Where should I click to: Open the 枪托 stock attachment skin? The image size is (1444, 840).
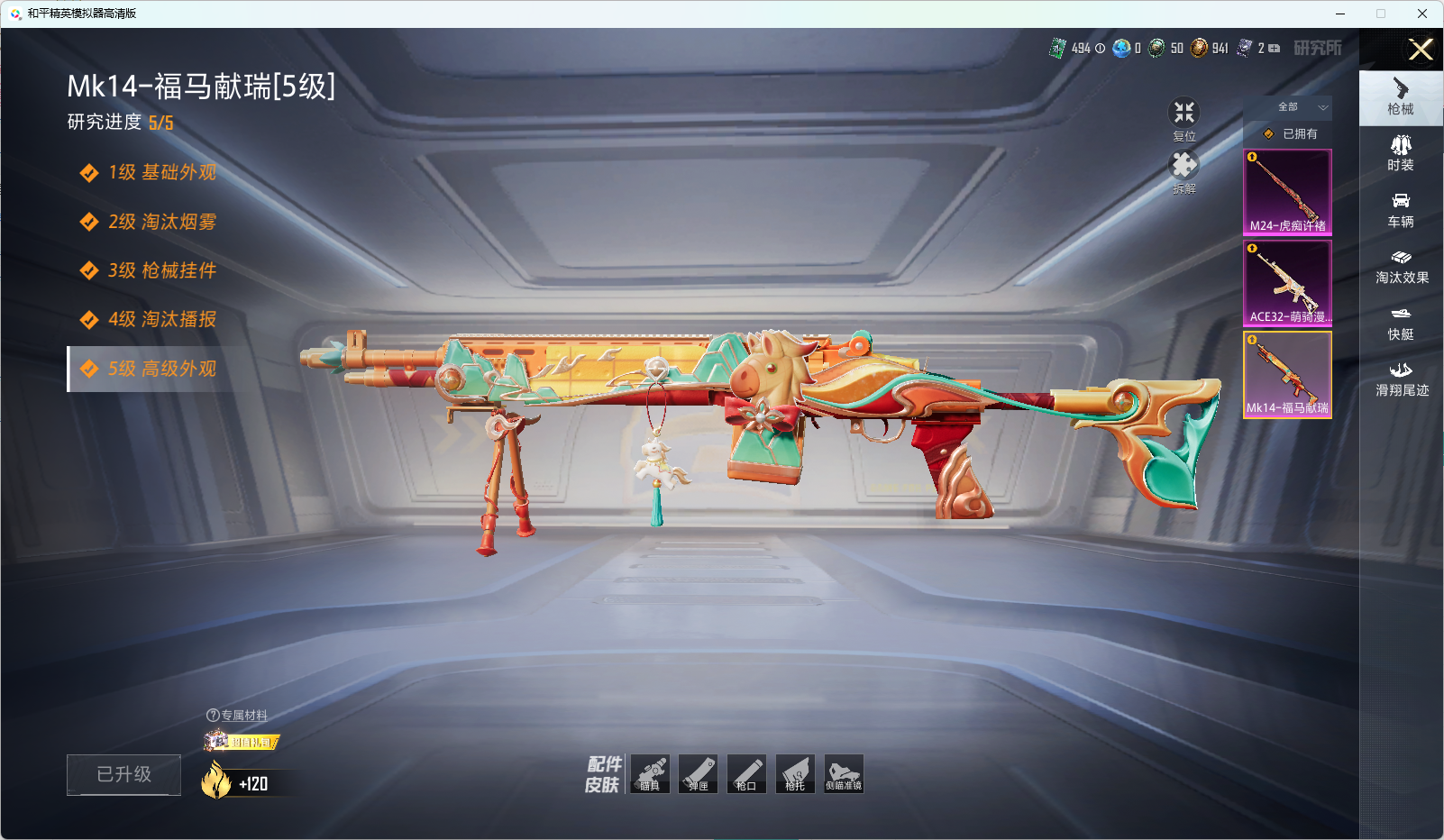pyautogui.click(x=795, y=774)
